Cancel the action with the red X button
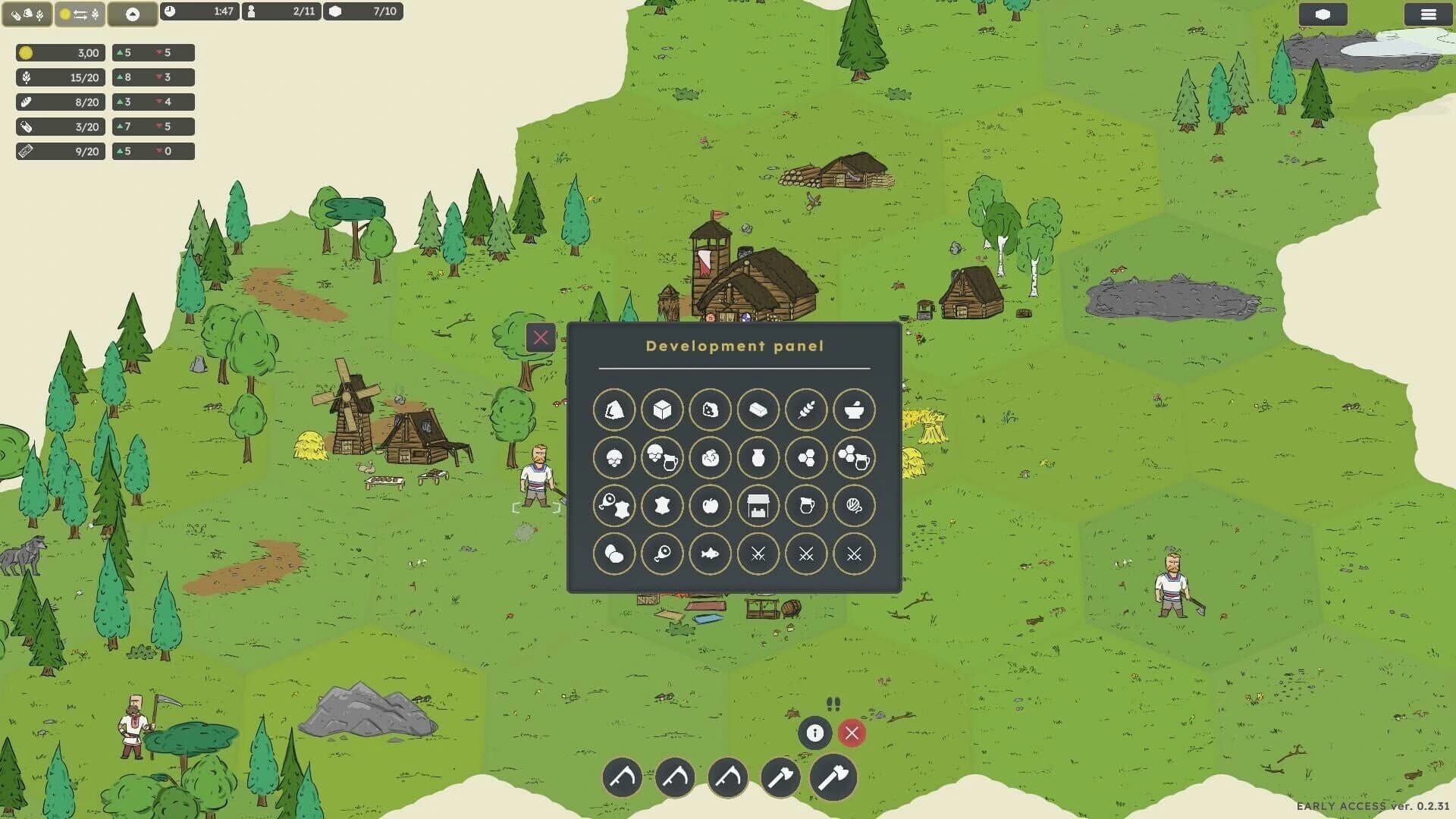The width and height of the screenshot is (1456, 819). coord(851,733)
